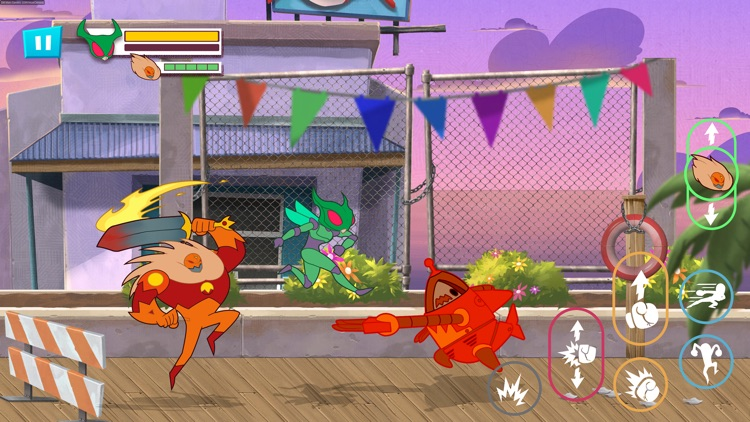
Task: Tap the up arrow above the bird portrait
Action: (x=710, y=135)
